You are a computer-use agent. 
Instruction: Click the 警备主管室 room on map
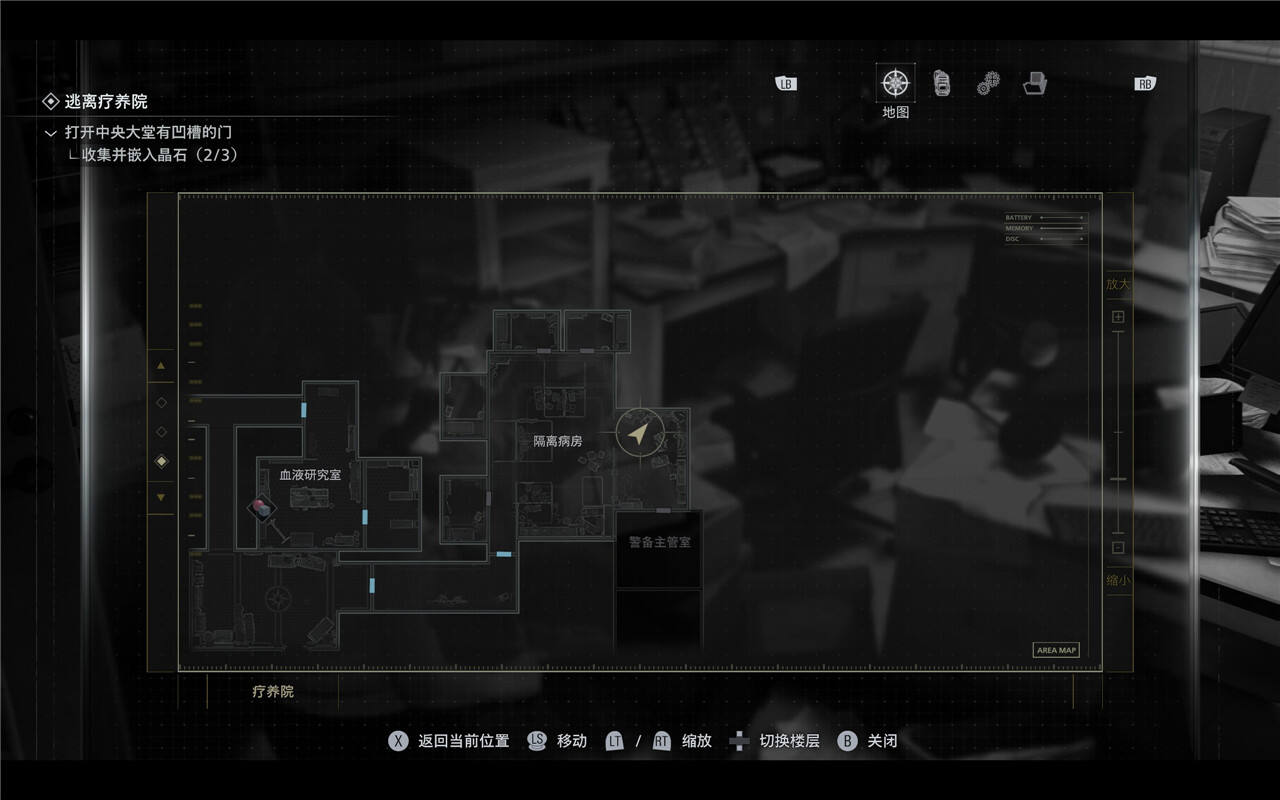click(659, 543)
